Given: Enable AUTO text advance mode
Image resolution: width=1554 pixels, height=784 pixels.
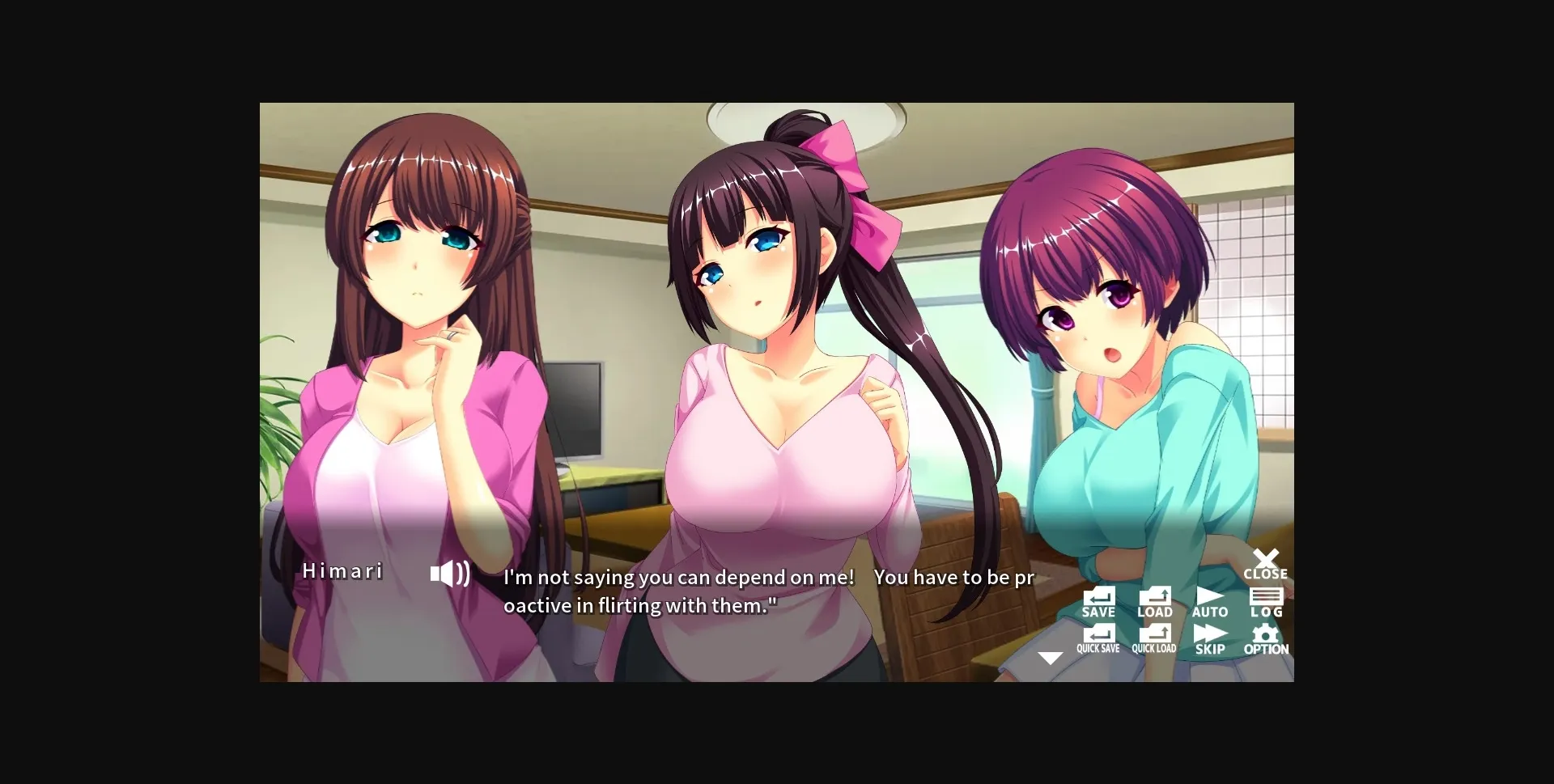Looking at the screenshot, I should pyautogui.click(x=1208, y=600).
